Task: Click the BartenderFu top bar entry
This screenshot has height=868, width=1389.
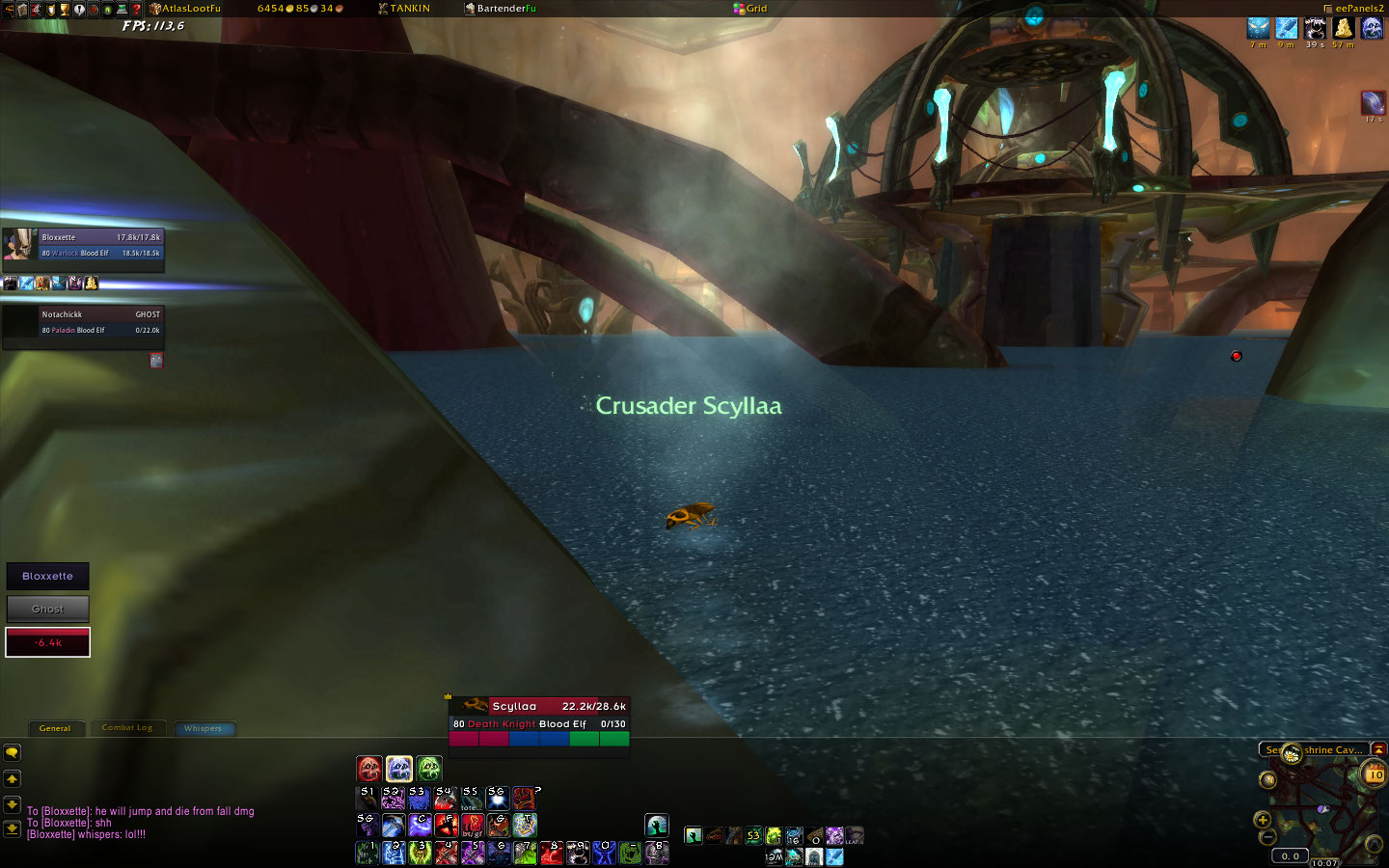Action: tap(506, 9)
